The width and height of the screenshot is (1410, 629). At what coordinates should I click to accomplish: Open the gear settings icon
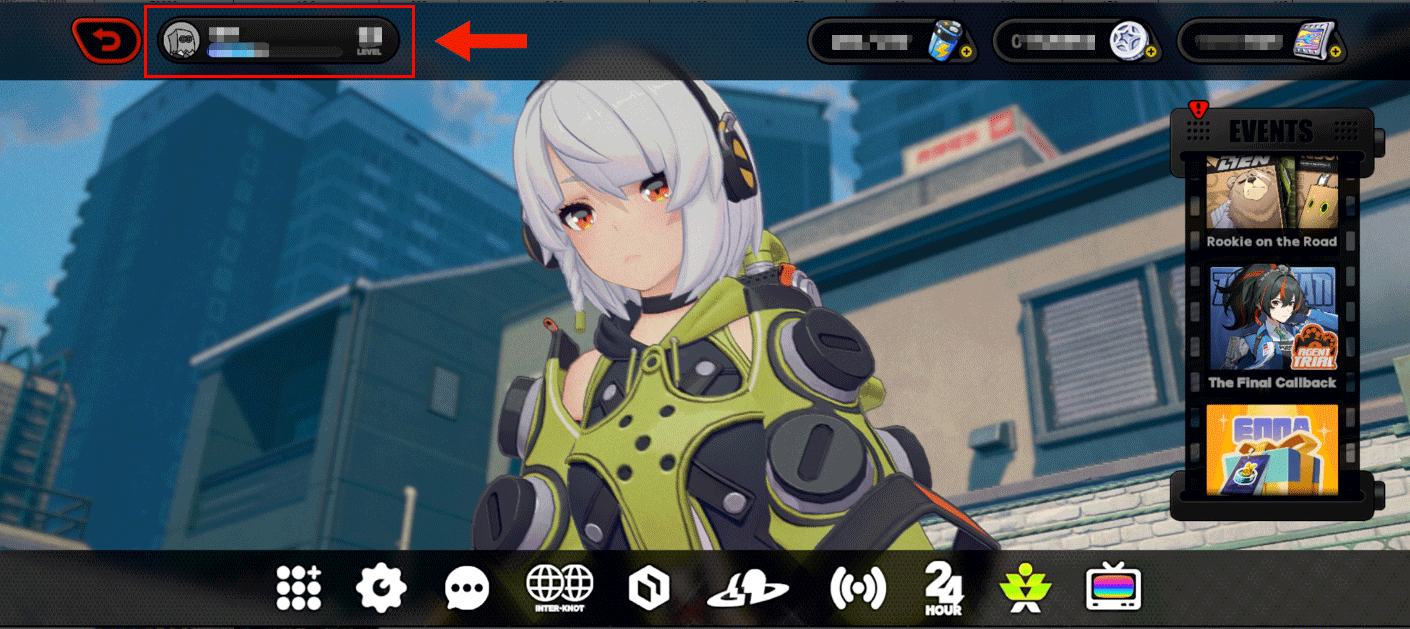coord(381,587)
